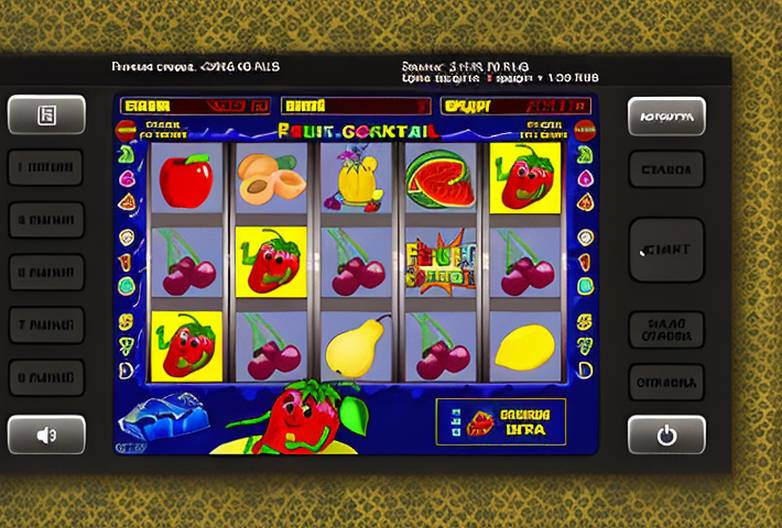Screen dimensions: 782x528
Task: Activate the dark button with two-line label
Action: coord(666,329)
